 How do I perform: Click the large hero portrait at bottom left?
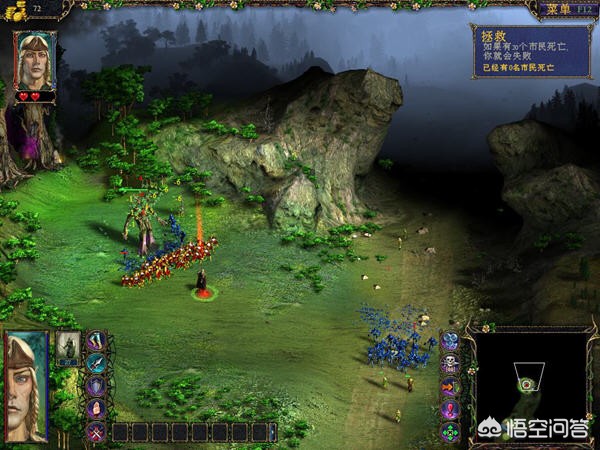pyautogui.click(x=26, y=386)
